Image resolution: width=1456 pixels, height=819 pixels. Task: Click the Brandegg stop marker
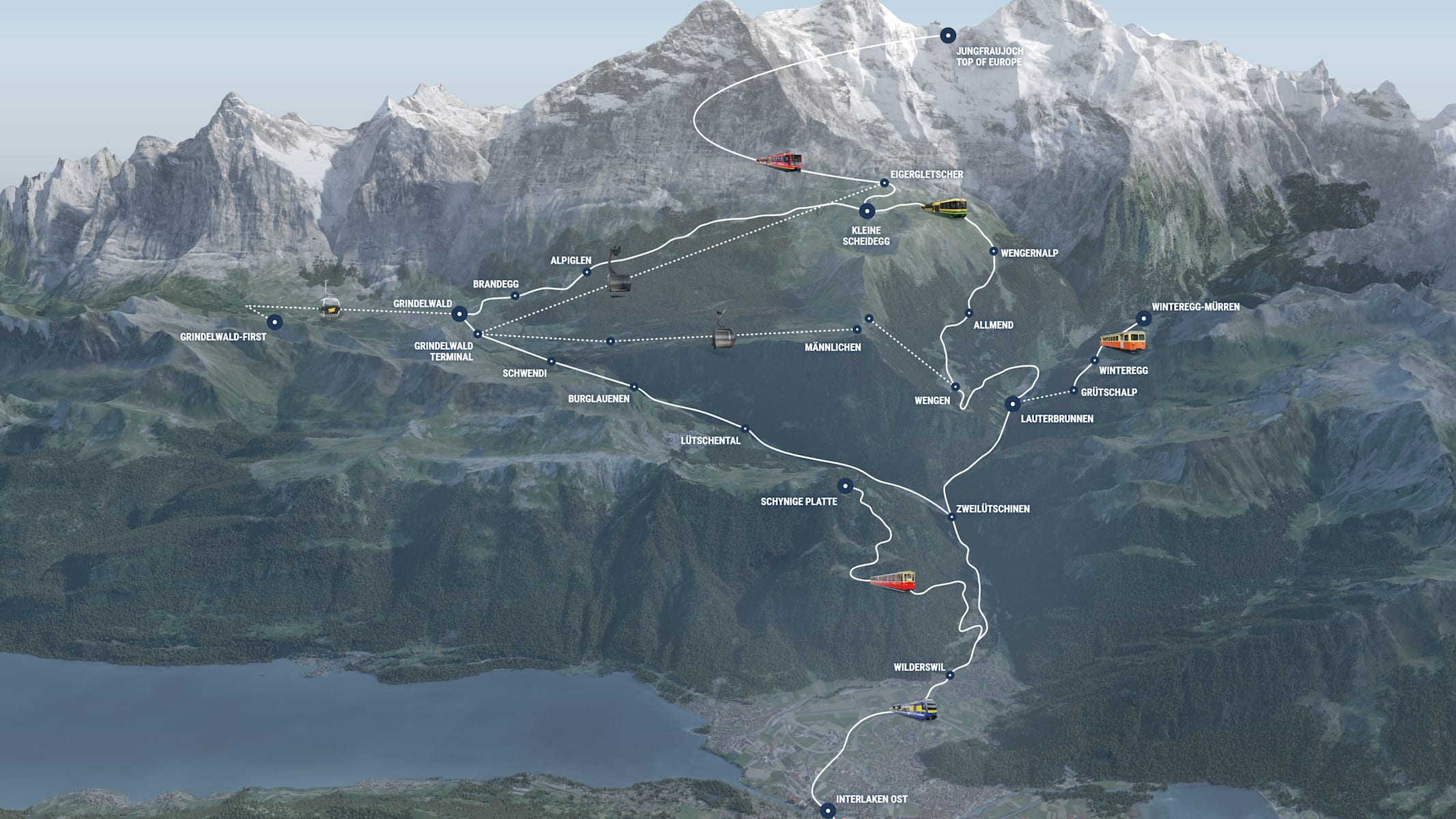pos(515,296)
